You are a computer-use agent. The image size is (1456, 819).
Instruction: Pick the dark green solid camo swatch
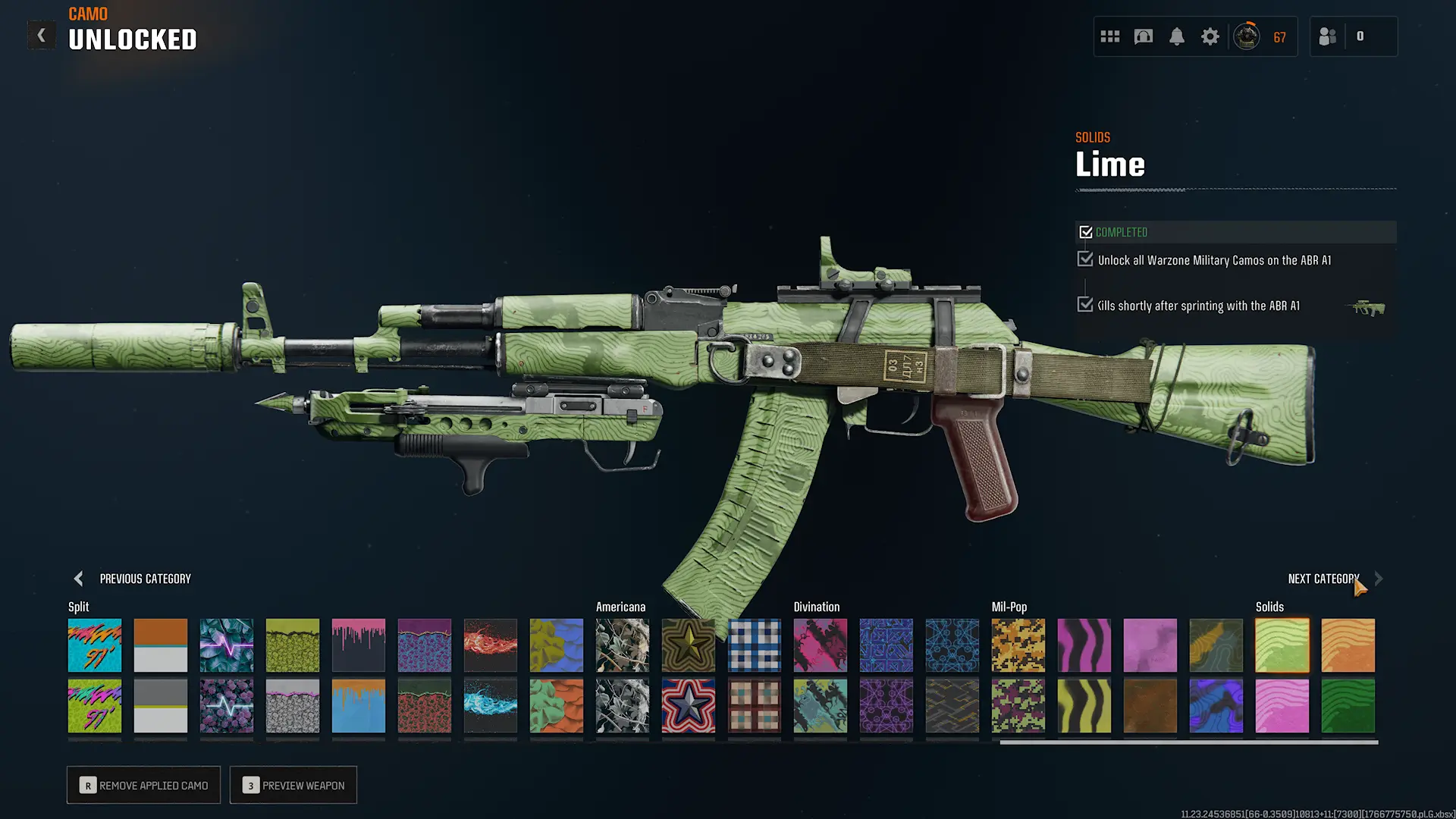click(x=1348, y=706)
